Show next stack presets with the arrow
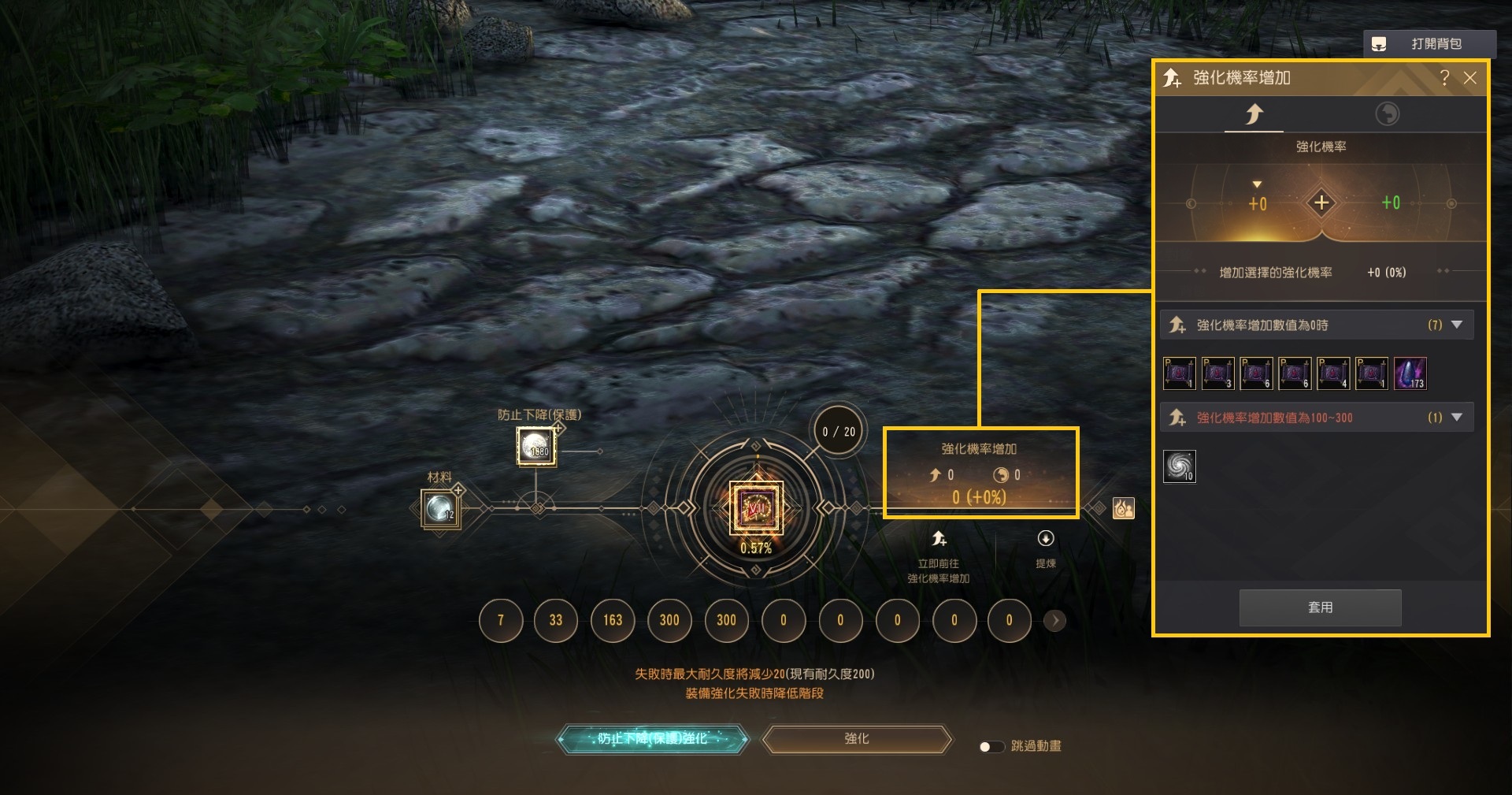1512x795 pixels. tap(1055, 621)
